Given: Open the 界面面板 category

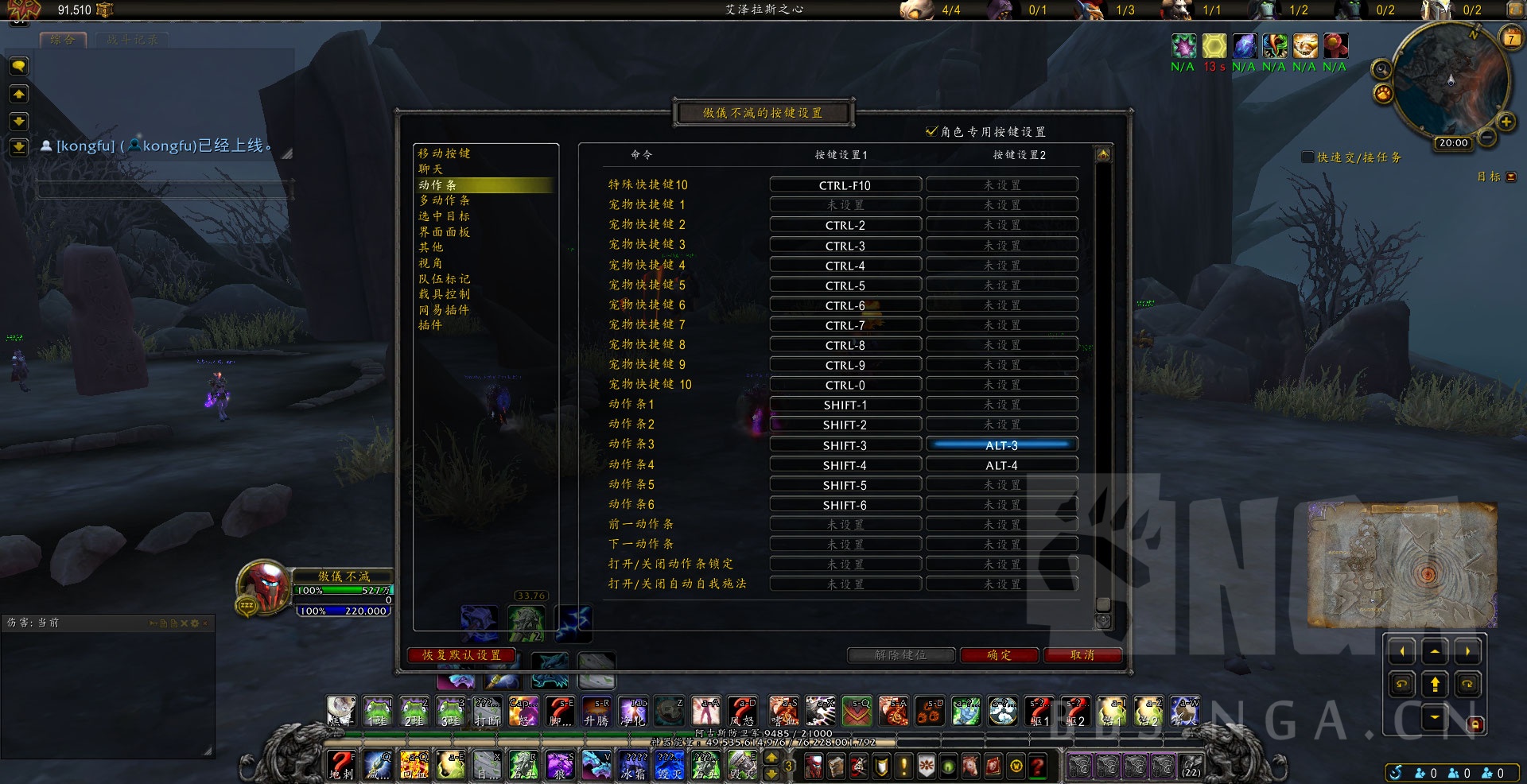Looking at the screenshot, I should pos(444,232).
